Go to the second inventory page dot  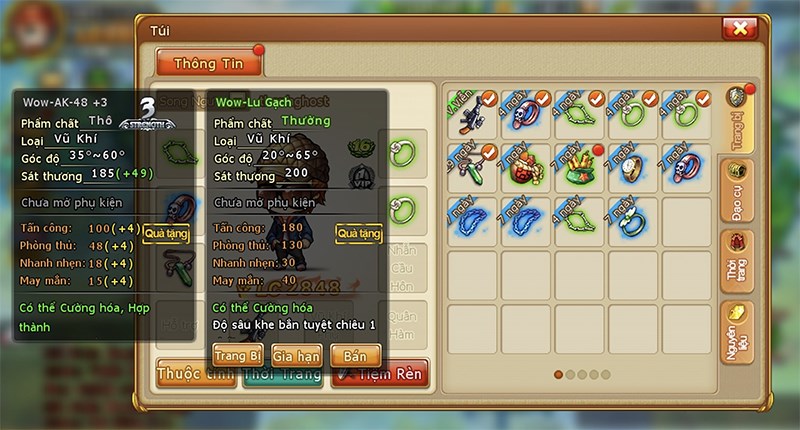[x=571, y=374]
